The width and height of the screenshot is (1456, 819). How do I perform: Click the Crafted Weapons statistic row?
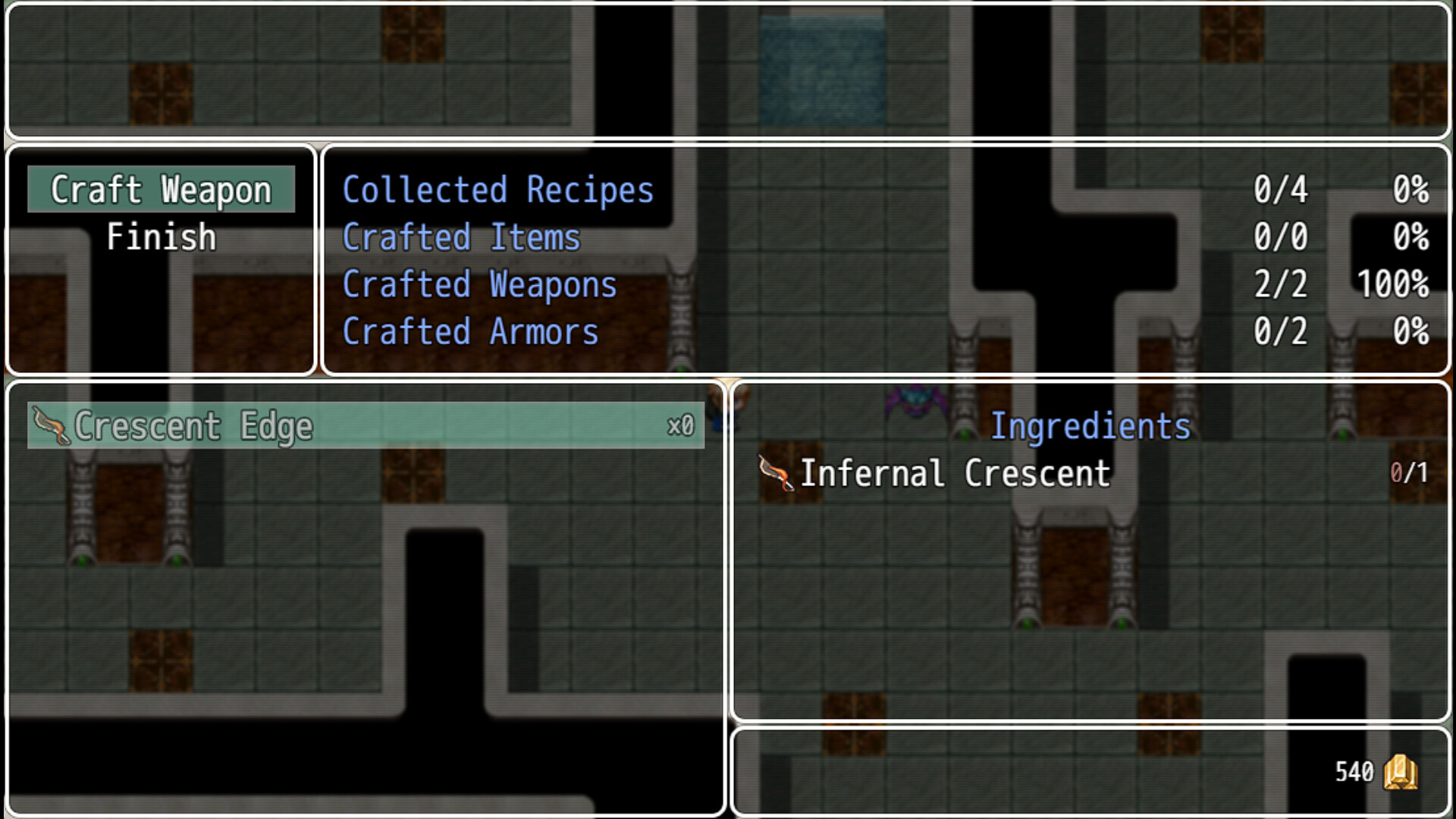[x=479, y=284]
